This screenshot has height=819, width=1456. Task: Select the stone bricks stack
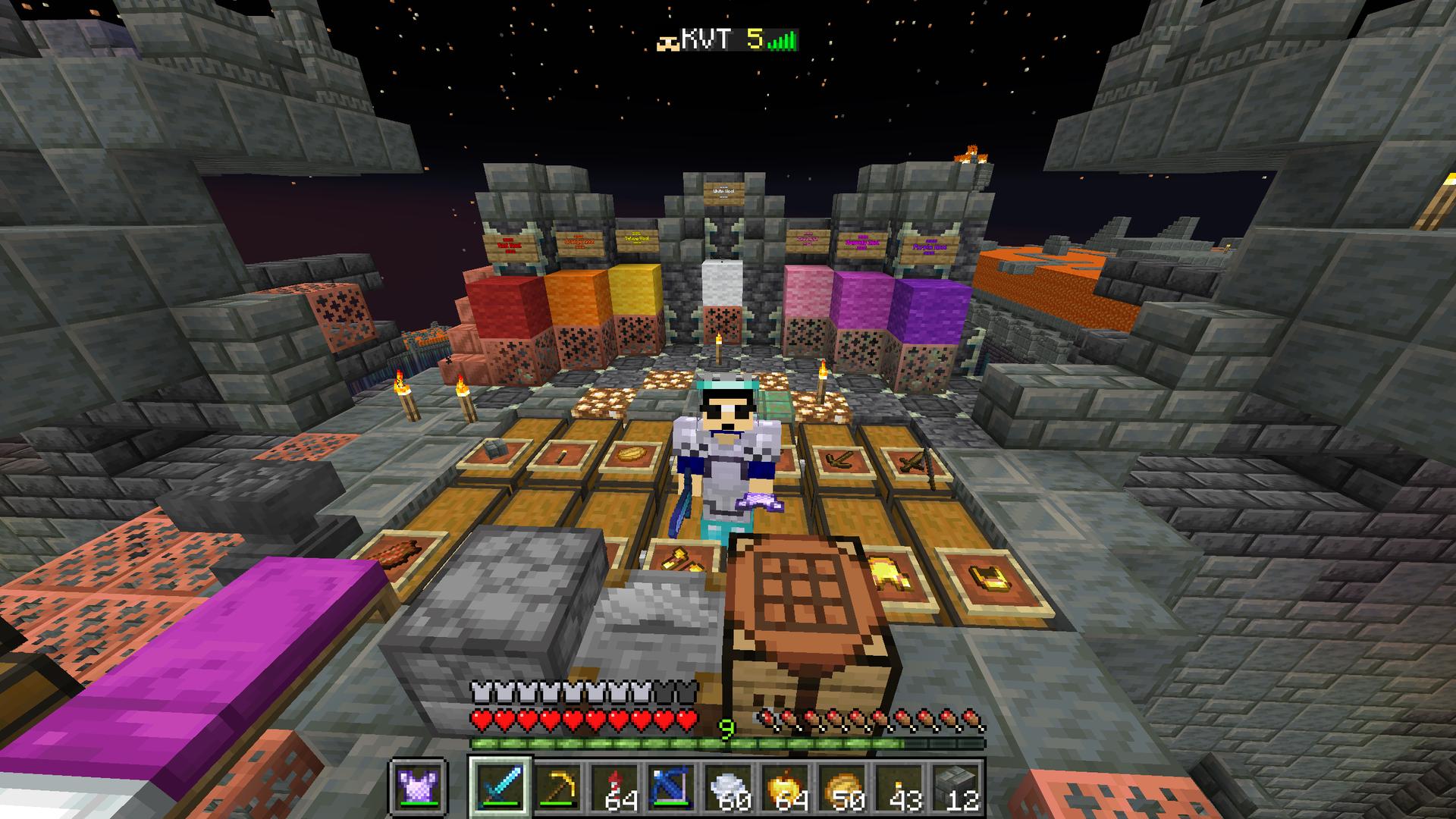(955, 786)
